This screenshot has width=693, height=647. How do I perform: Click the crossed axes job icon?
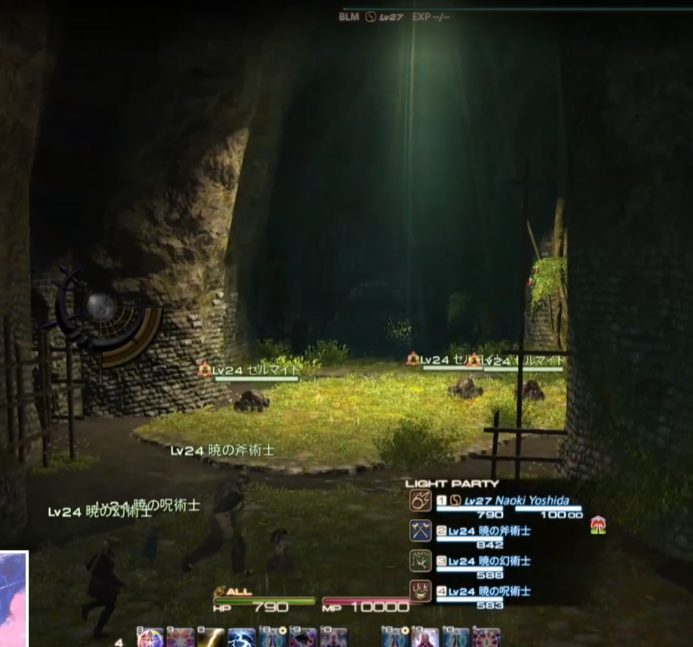point(421,532)
